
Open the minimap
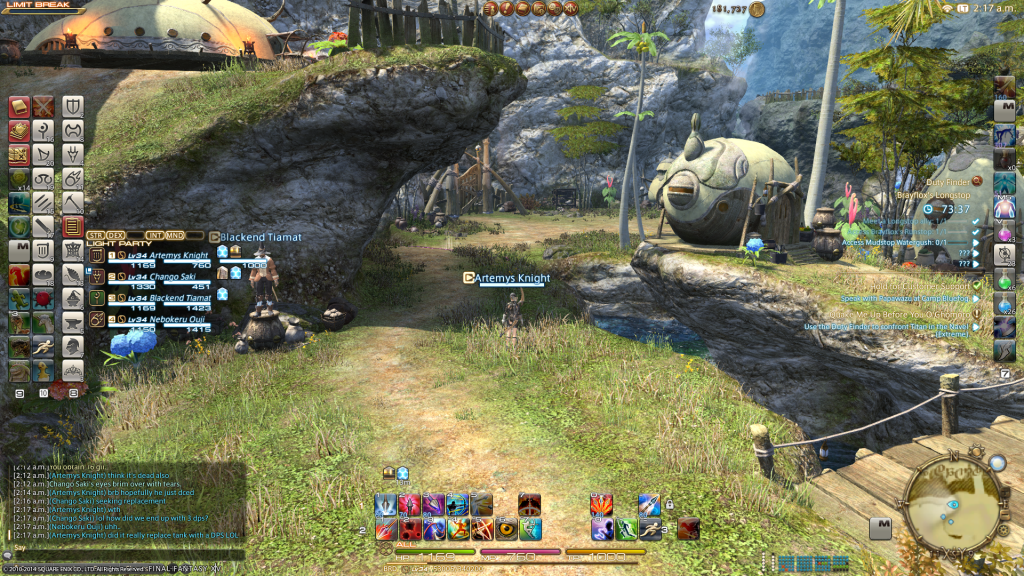[x=954, y=499]
